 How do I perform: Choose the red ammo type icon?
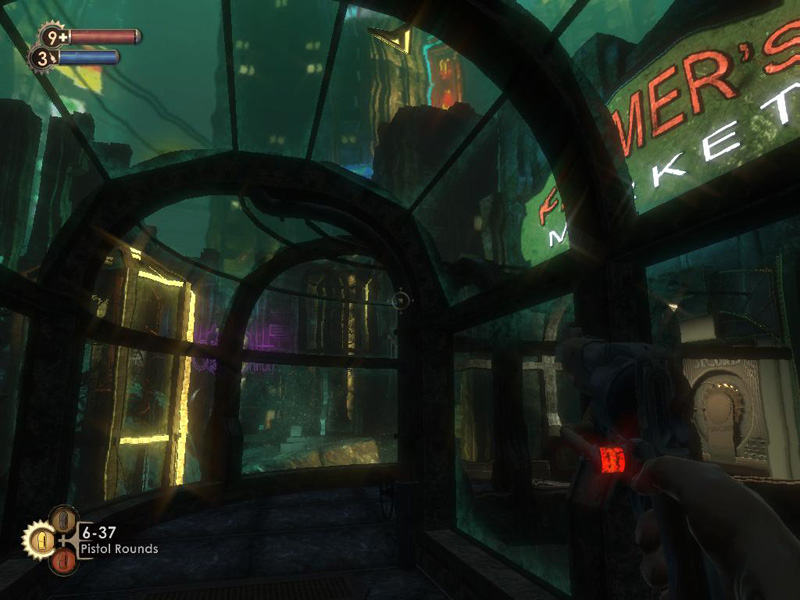[63, 561]
